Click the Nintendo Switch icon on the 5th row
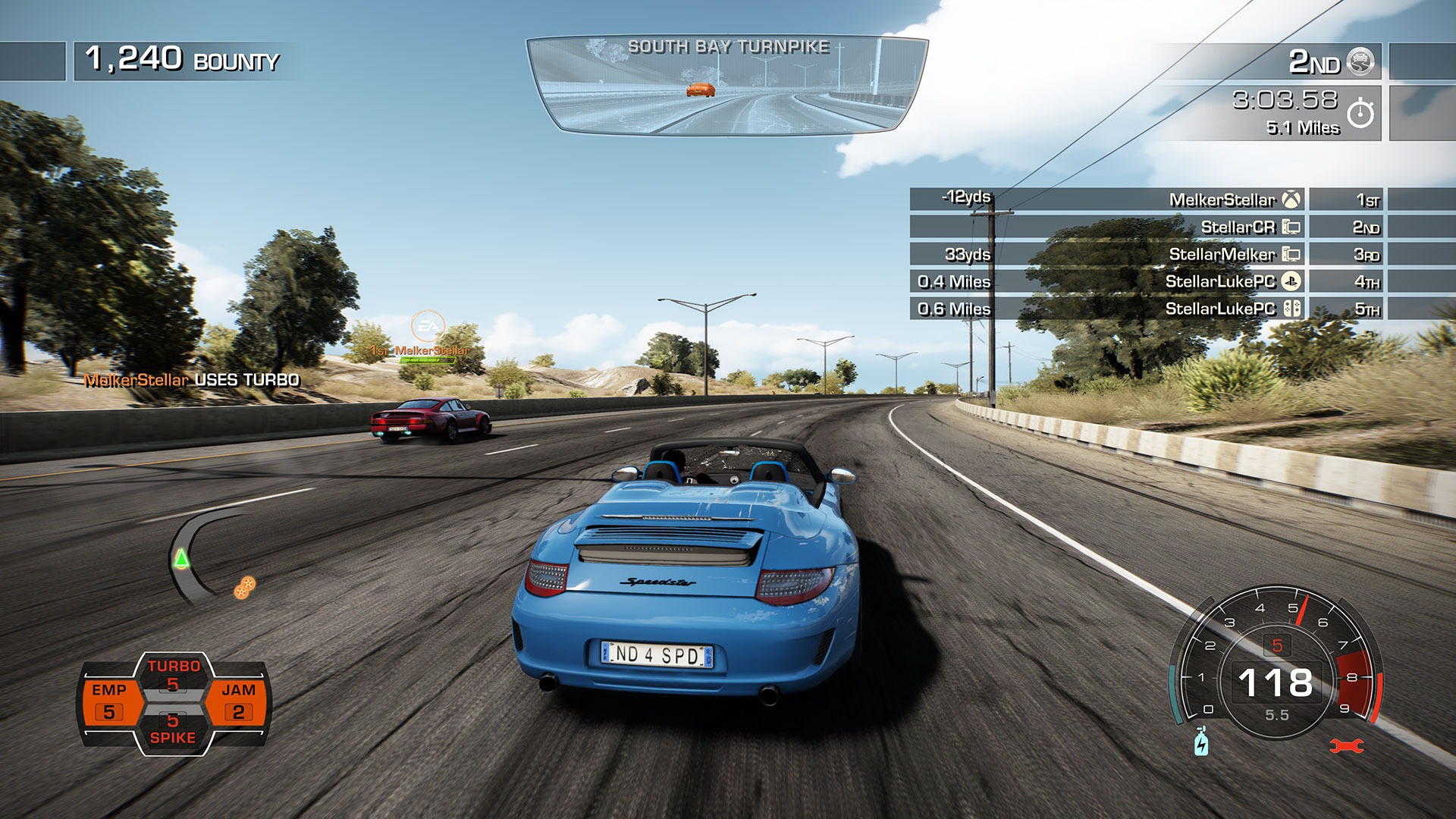 pyautogui.click(x=1291, y=309)
